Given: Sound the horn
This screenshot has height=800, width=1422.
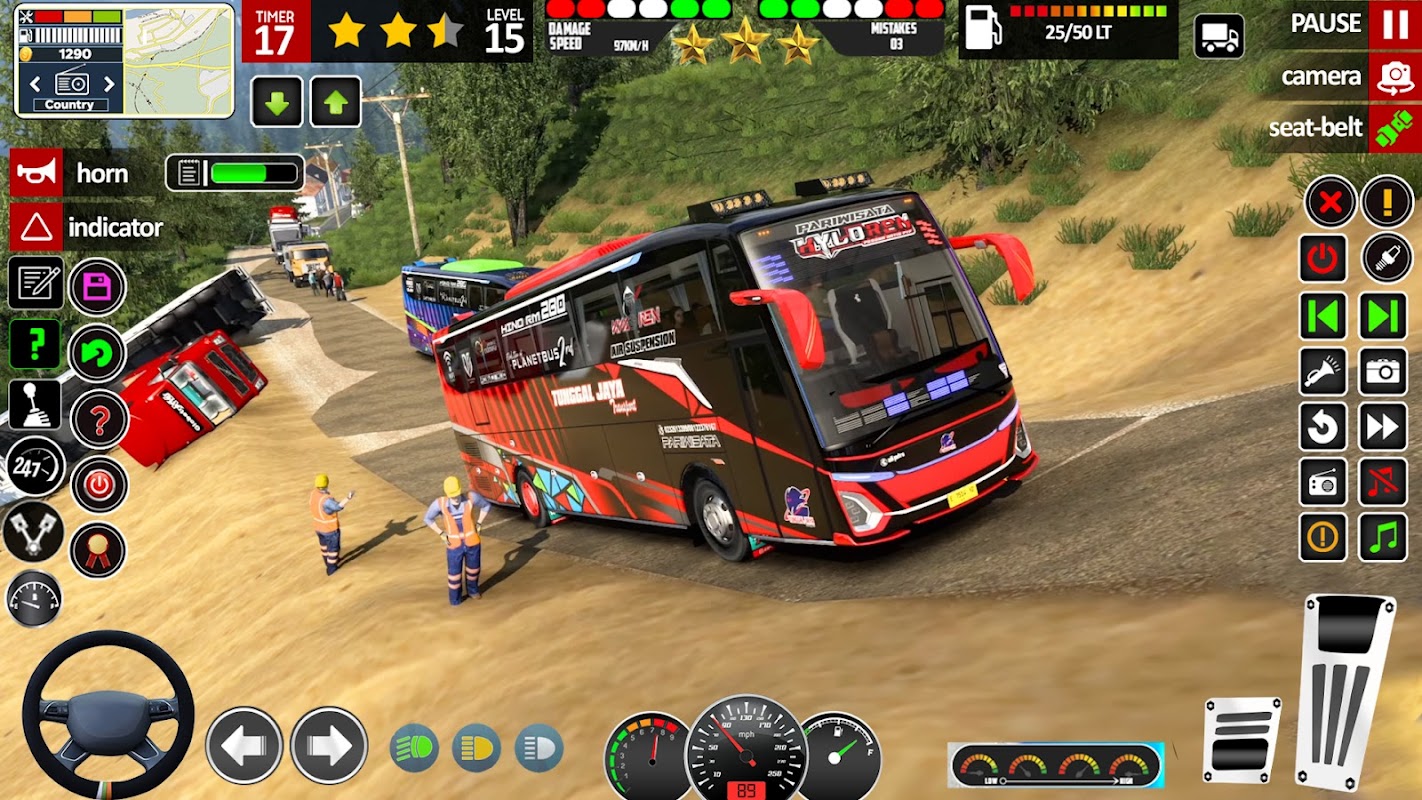Looking at the screenshot, I should tap(37, 173).
